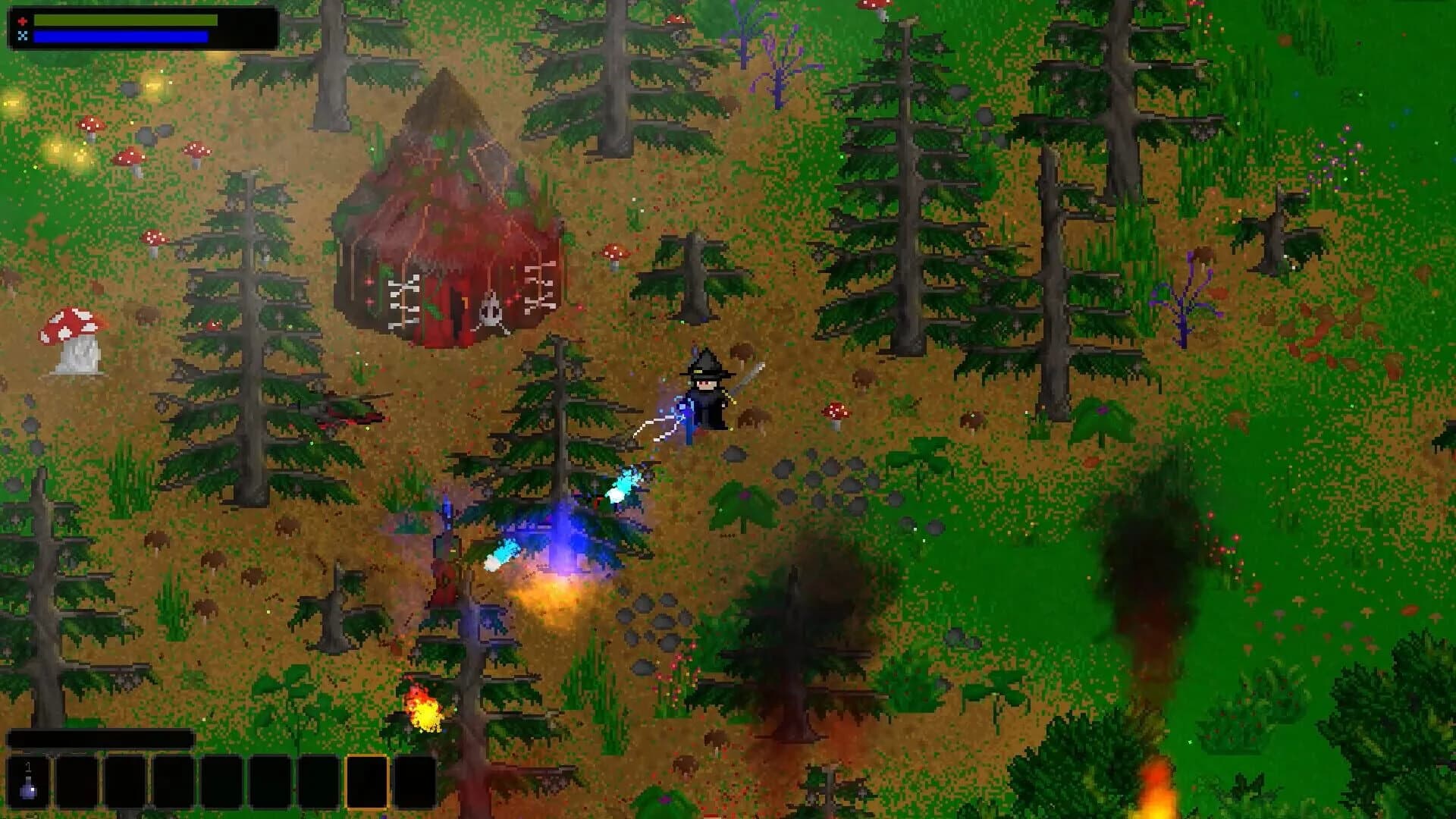Select the empty second hotbar slot
This screenshot has height=819, width=1456.
point(76,783)
